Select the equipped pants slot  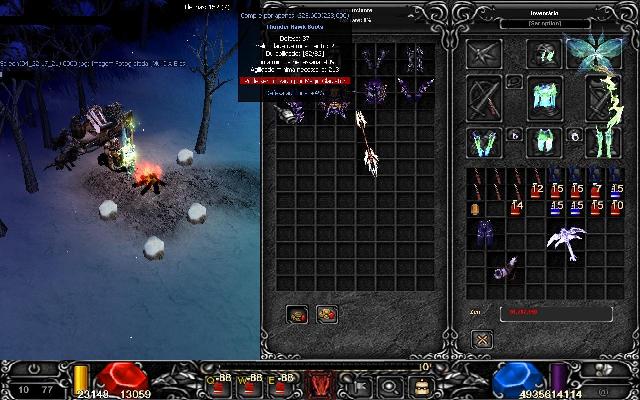pos(545,142)
